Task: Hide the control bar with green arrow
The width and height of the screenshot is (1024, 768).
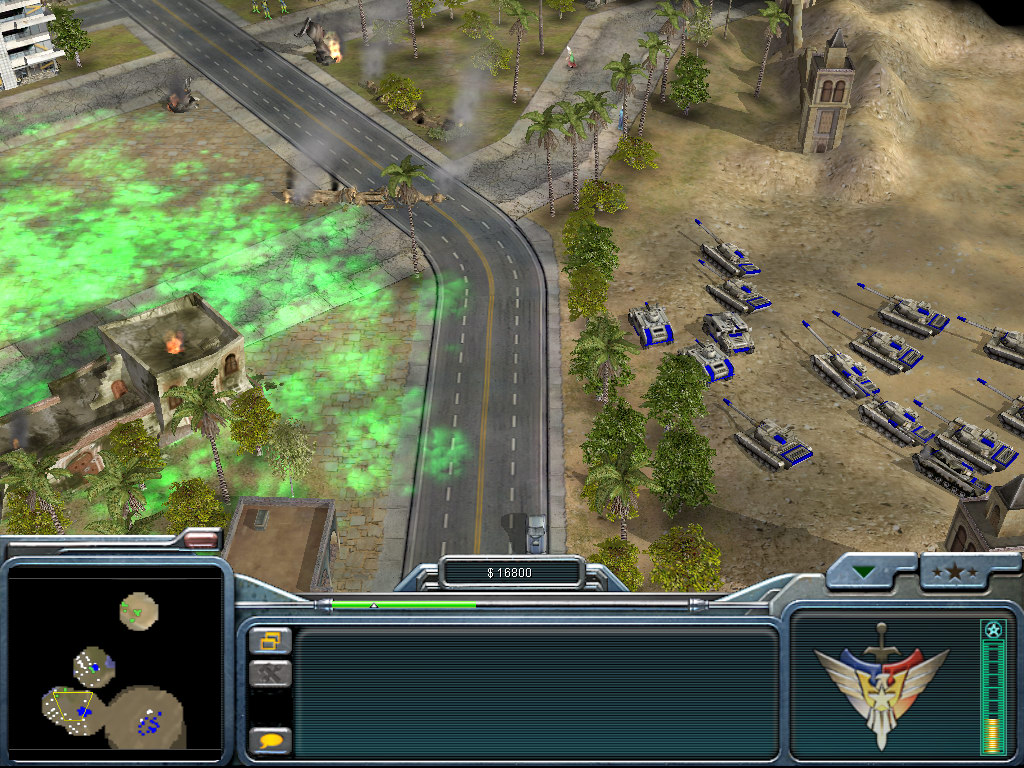Action: pyautogui.click(x=863, y=572)
